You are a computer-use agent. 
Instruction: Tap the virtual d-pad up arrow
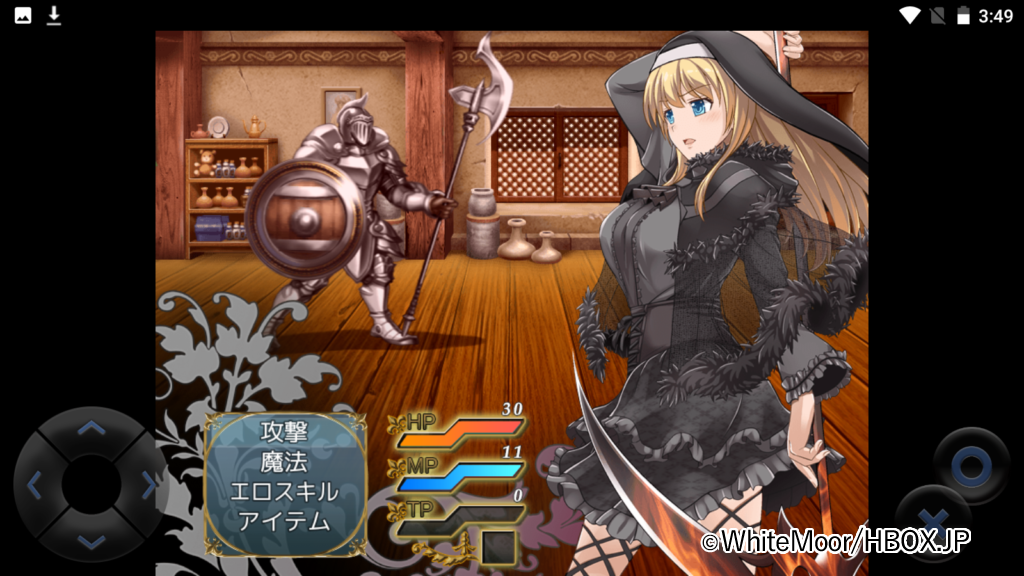tap(91, 429)
